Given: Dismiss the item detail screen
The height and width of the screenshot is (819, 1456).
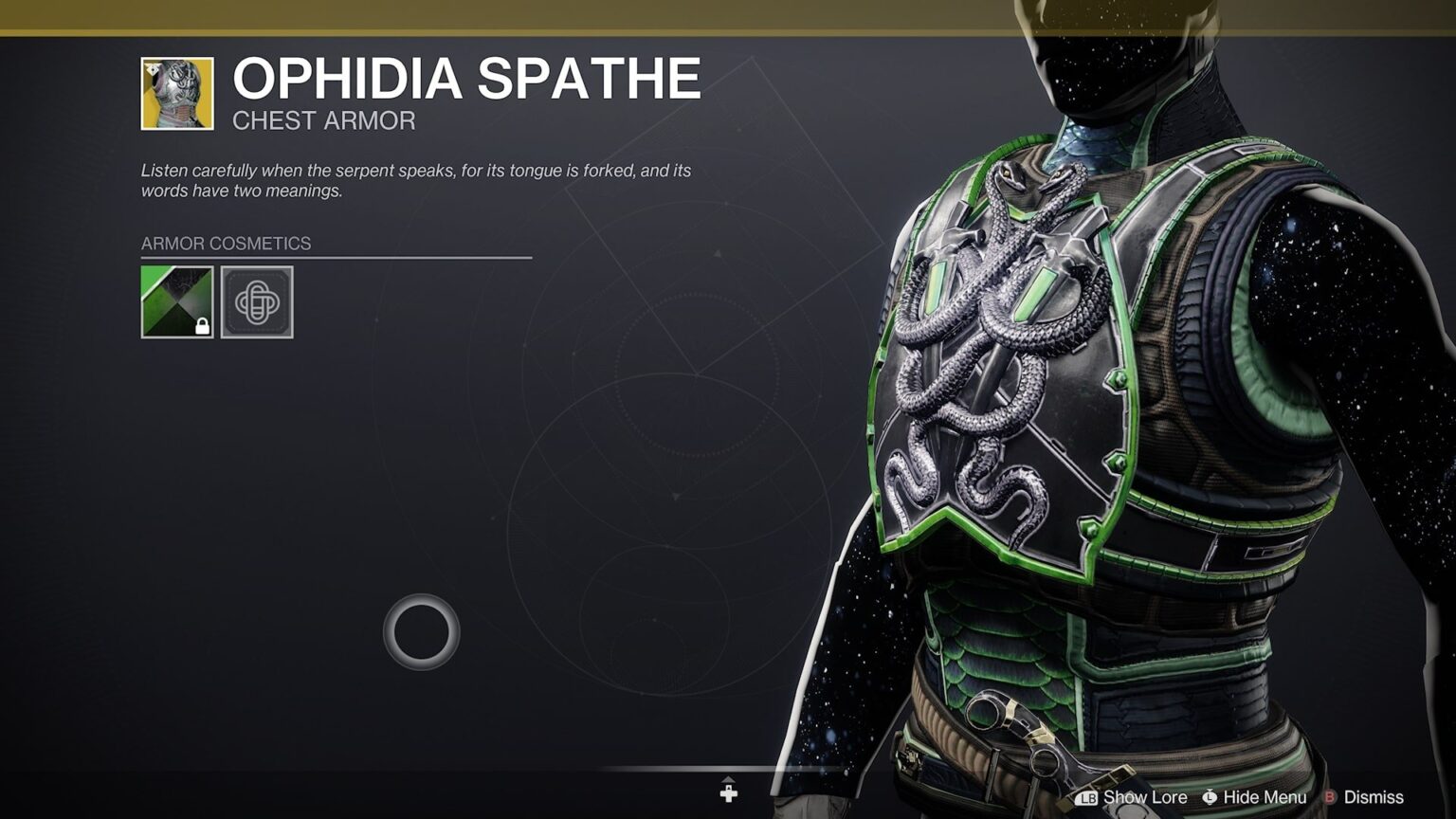Looking at the screenshot, I should (x=1373, y=797).
